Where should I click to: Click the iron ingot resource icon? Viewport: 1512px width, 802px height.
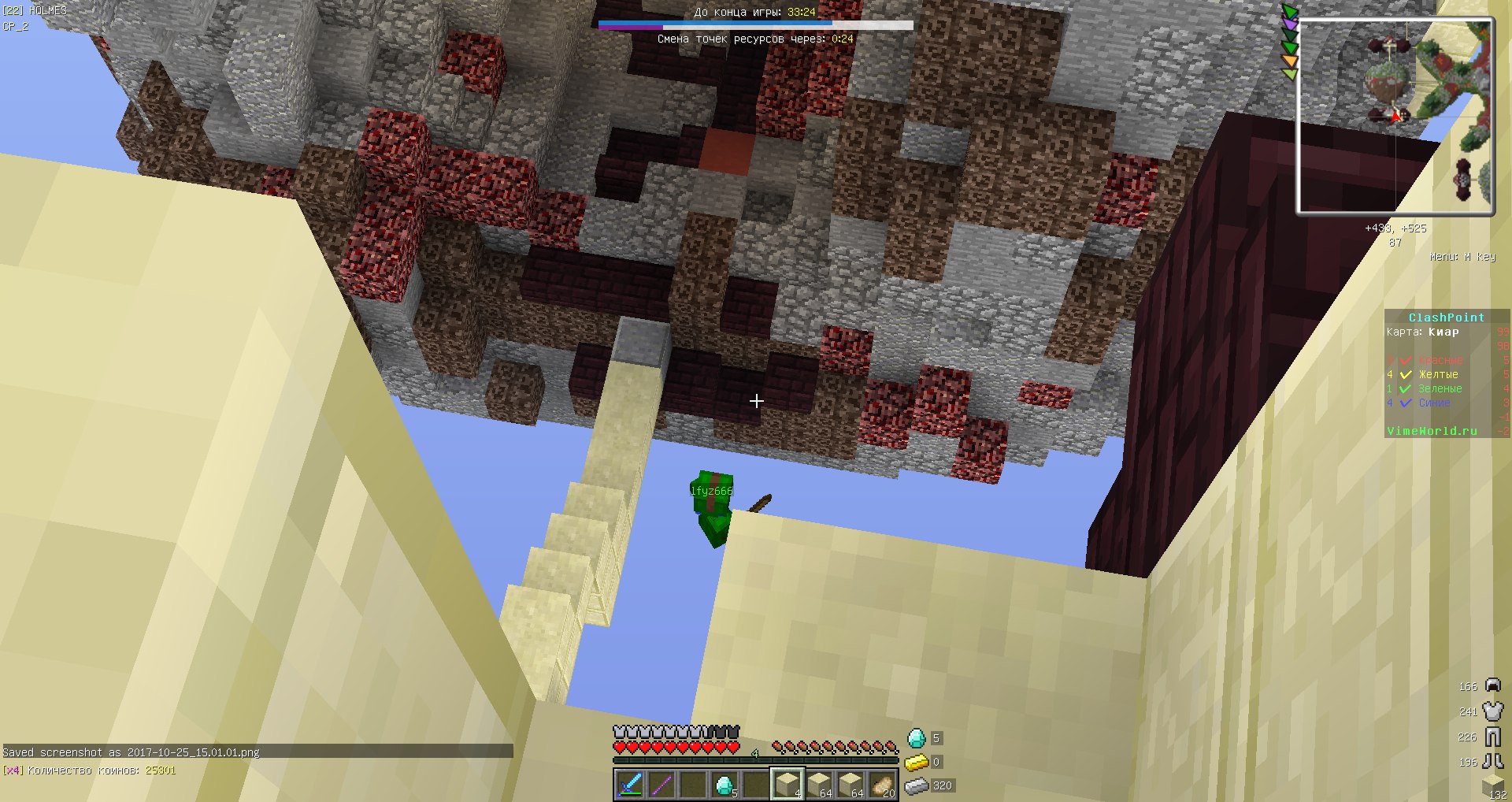pos(916,785)
